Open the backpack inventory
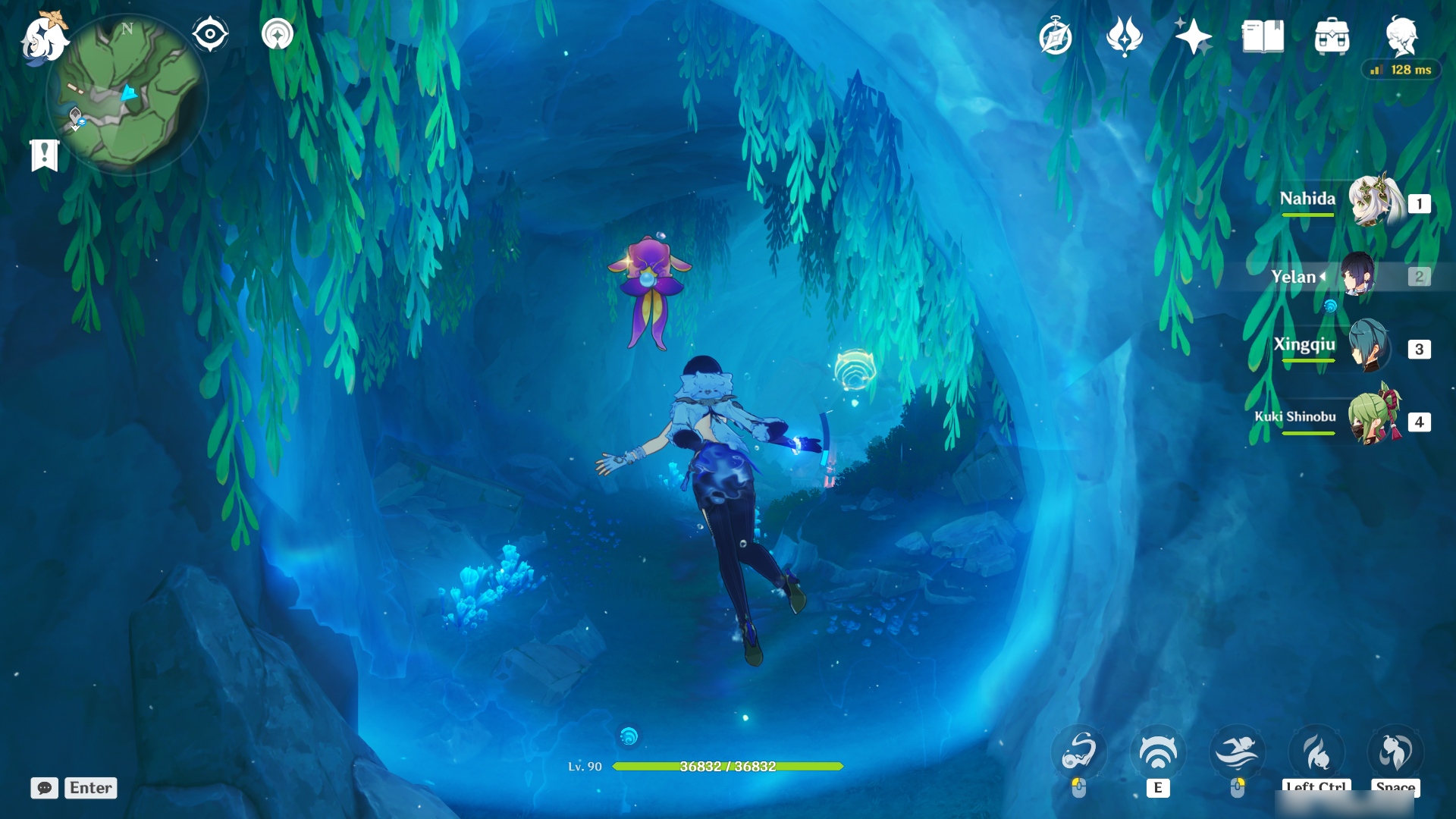 (x=1332, y=36)
